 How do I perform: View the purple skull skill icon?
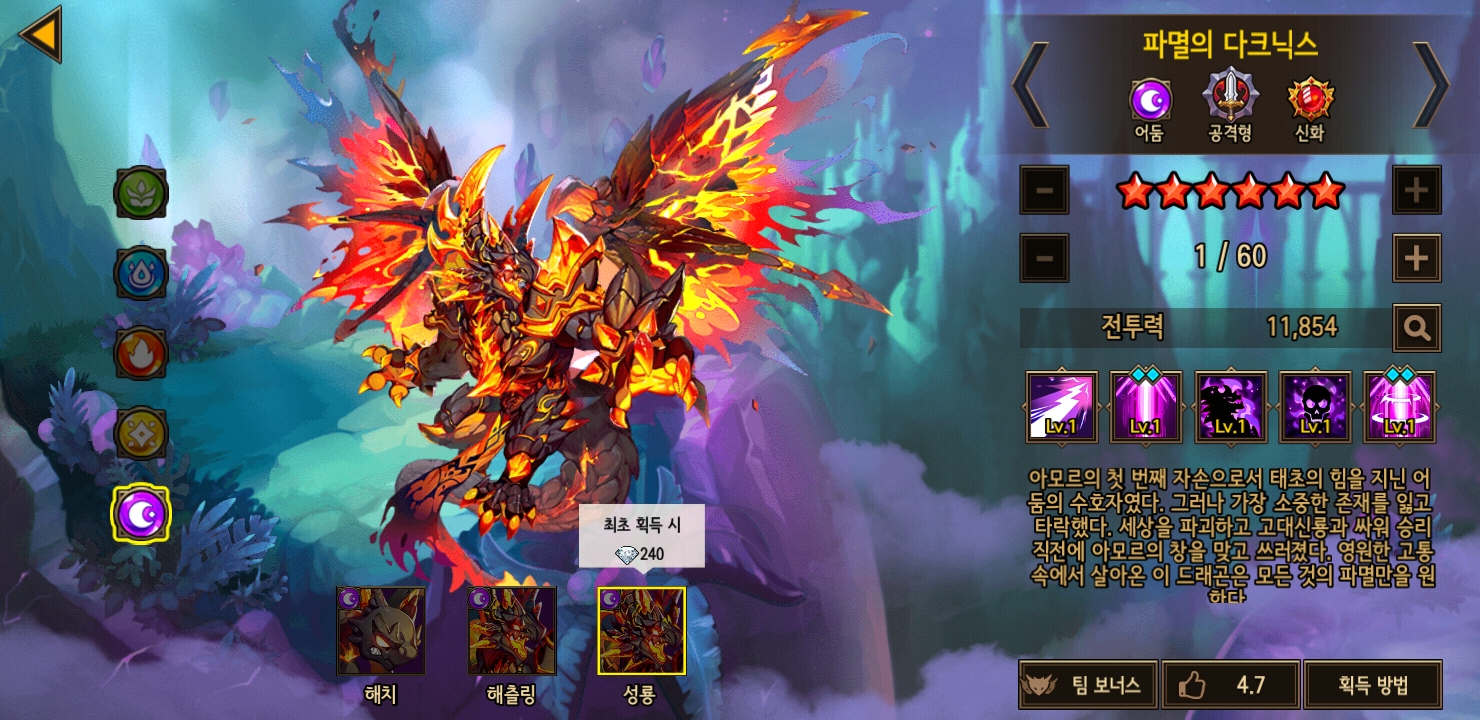1315,407
